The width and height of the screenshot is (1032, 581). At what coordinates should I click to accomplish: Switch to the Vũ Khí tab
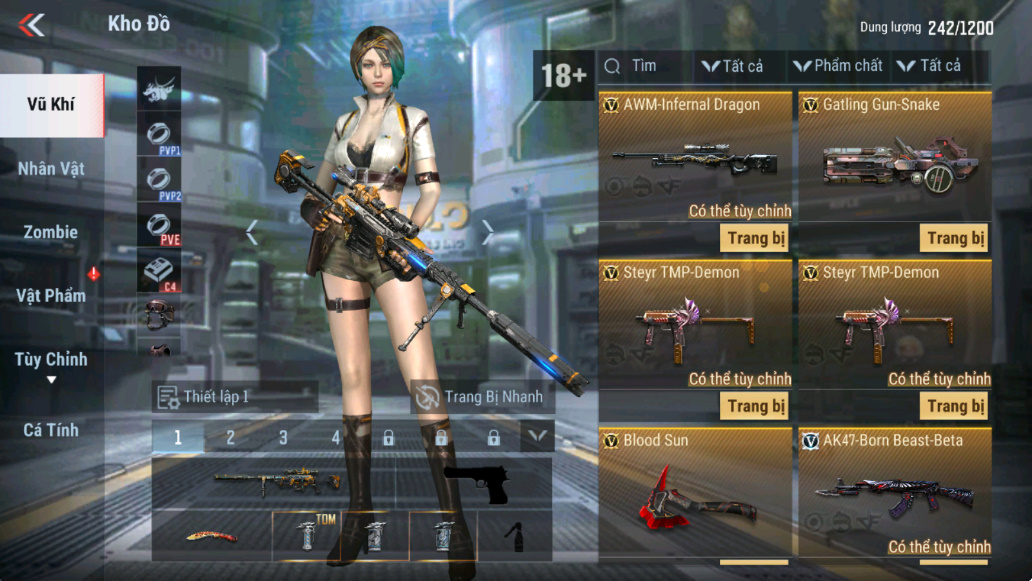click(x=51, y=105)
